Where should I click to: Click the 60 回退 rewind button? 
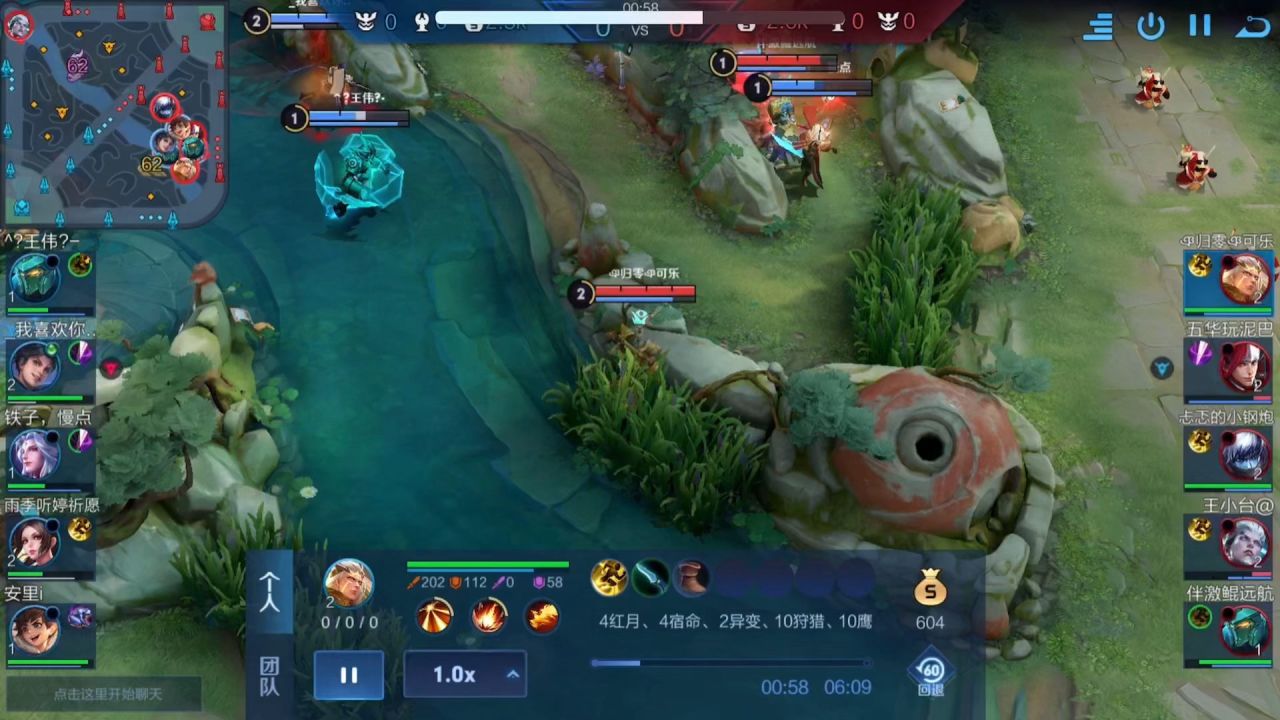tap(931, 676)
